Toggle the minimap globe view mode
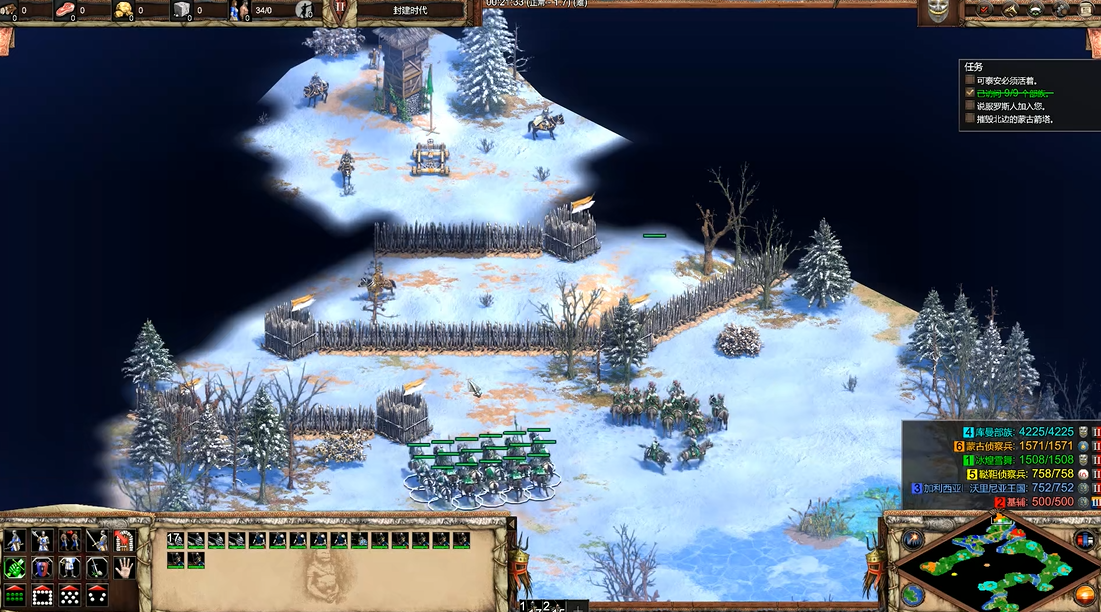The image size is (1101, 612). (x=911, y=594)
